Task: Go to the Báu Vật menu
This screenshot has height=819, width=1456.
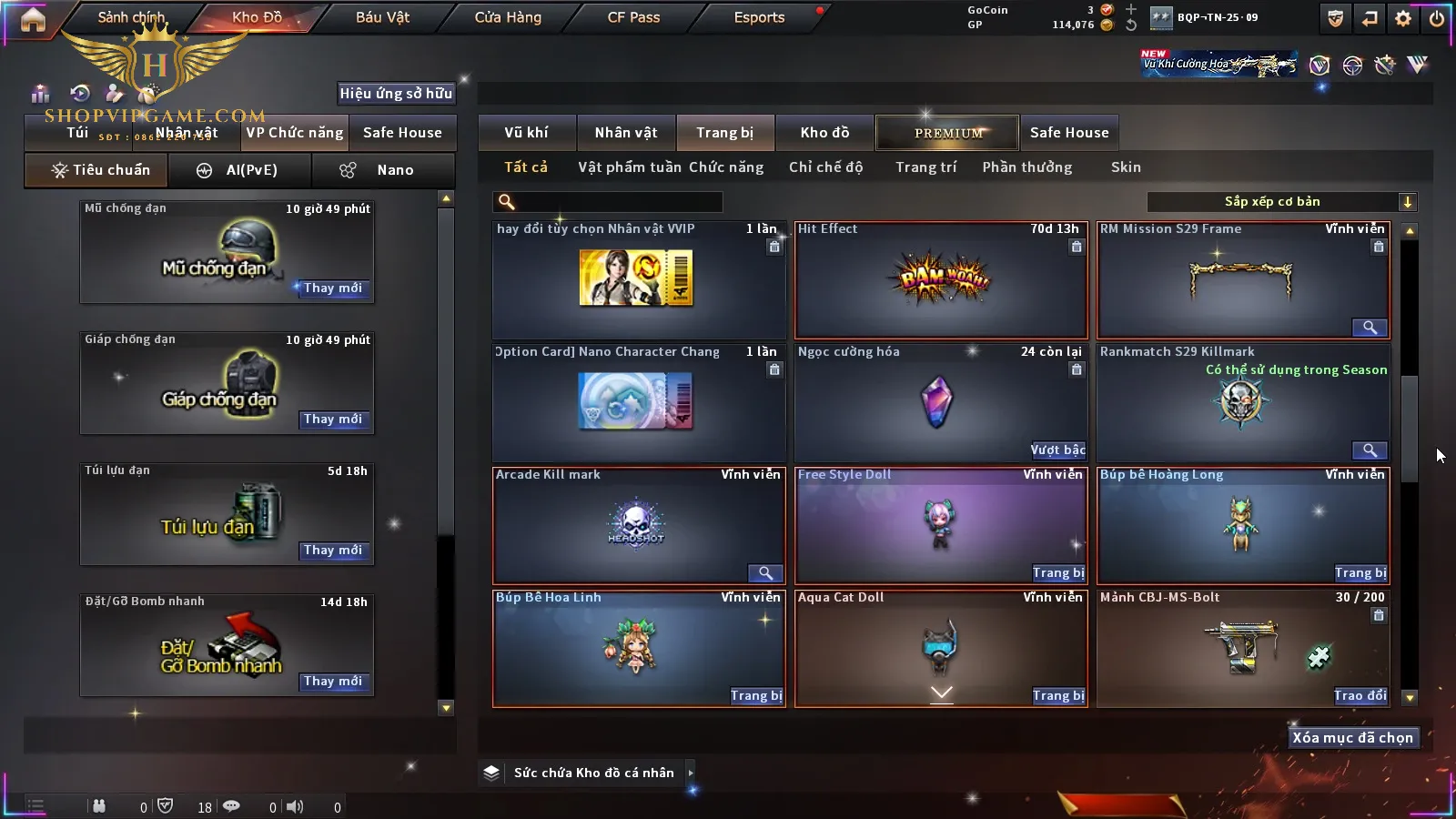Action: tap(382, 17)
